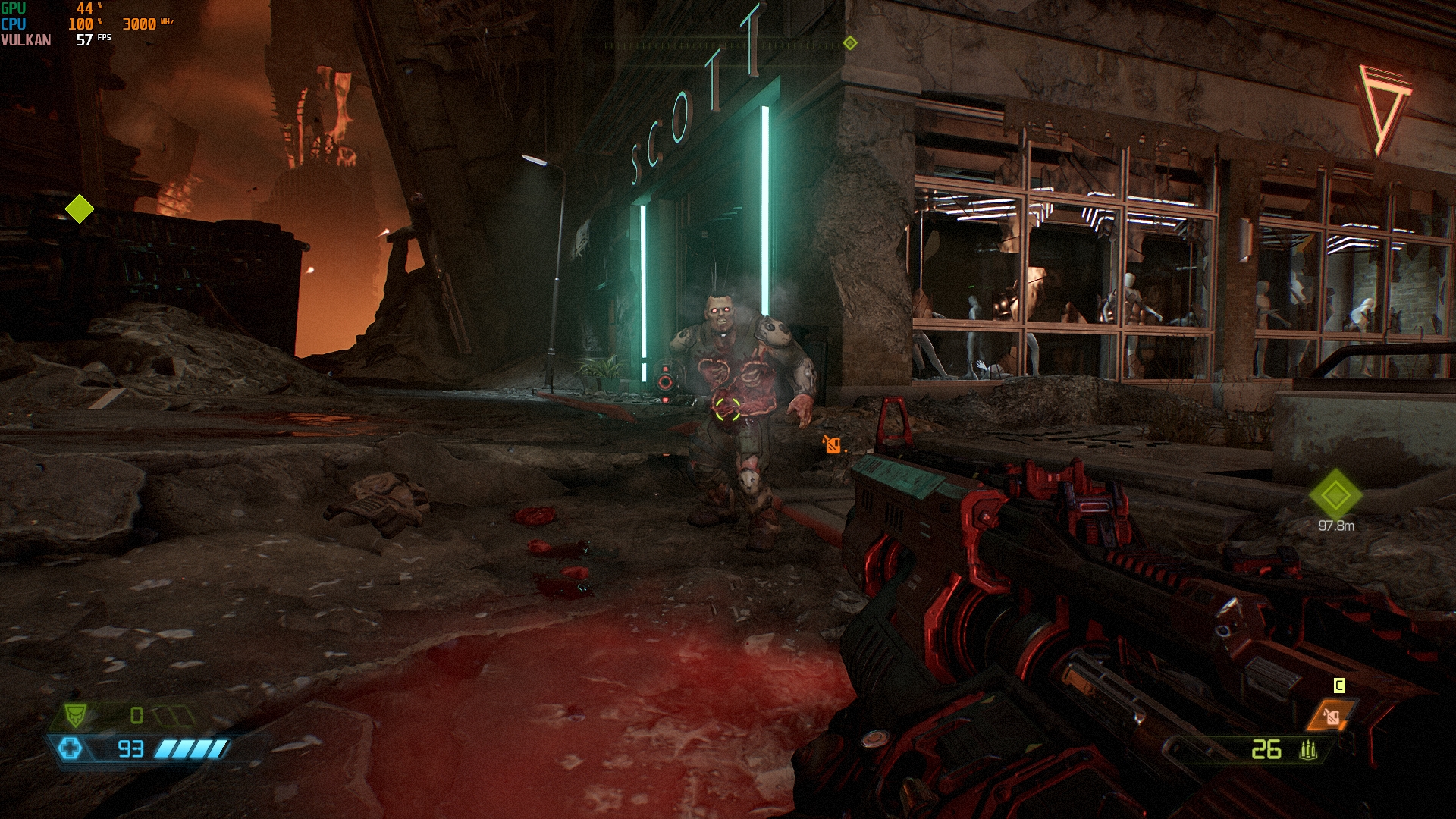This screenshot has height=819, width=1456.
Task: Click the small diamond marker on the top compass
Action: click(x=850, y=43)
